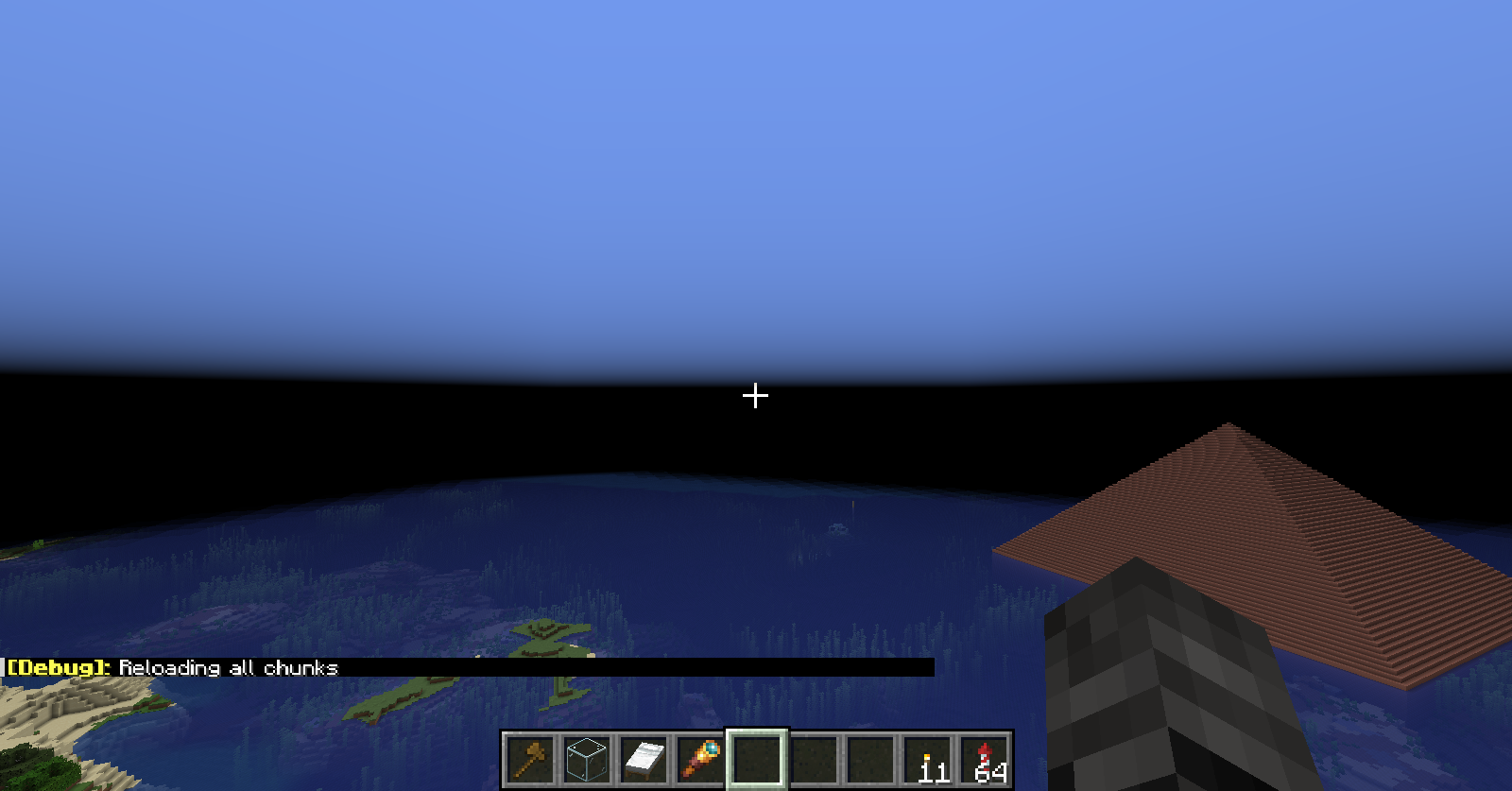This screenshot has width=1512, height=791.
Task: Click the [Debug] label in the chat line
Action: (54, 667)
